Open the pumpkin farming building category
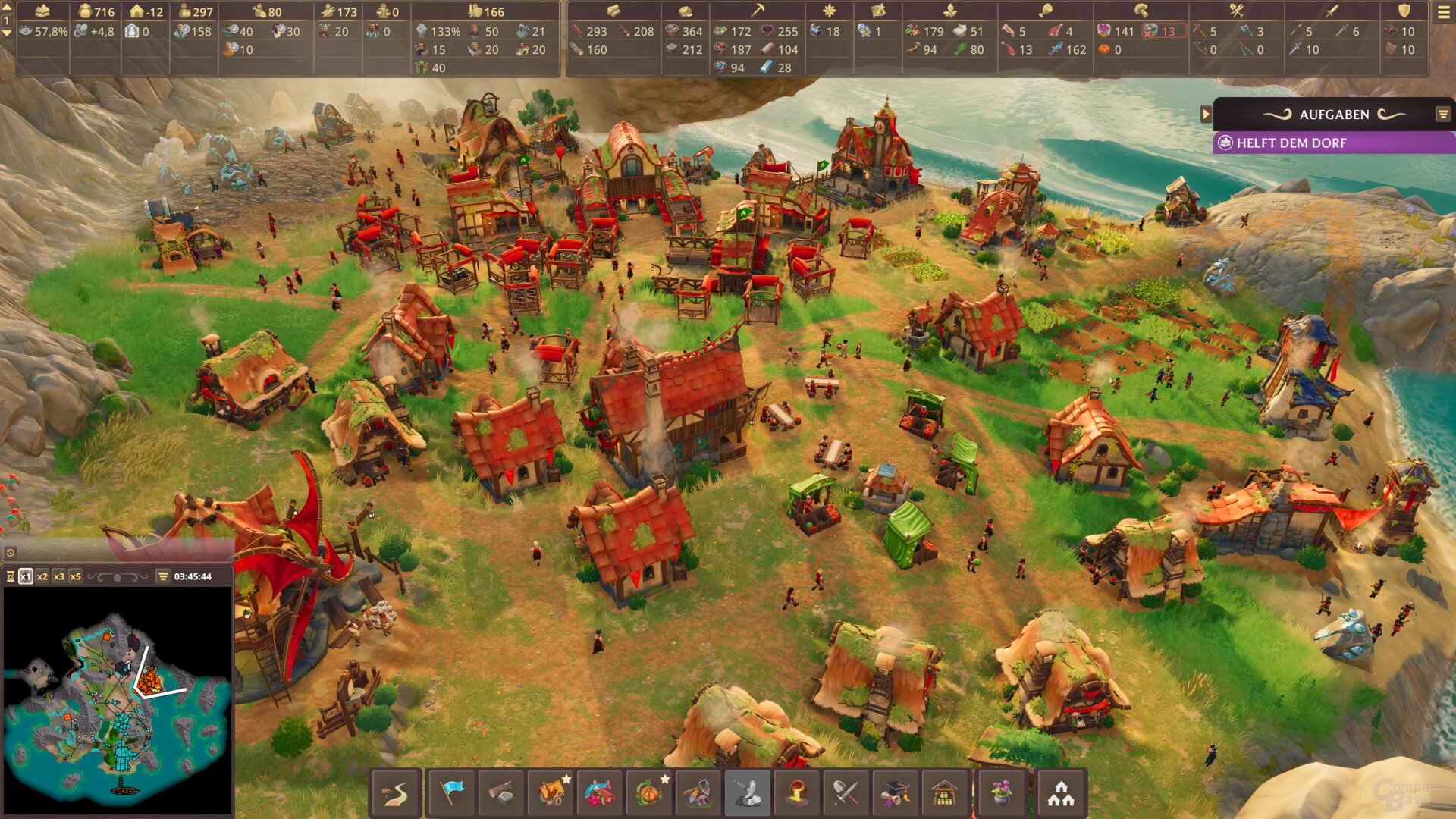1456x819 pixels. coord(649,793)
